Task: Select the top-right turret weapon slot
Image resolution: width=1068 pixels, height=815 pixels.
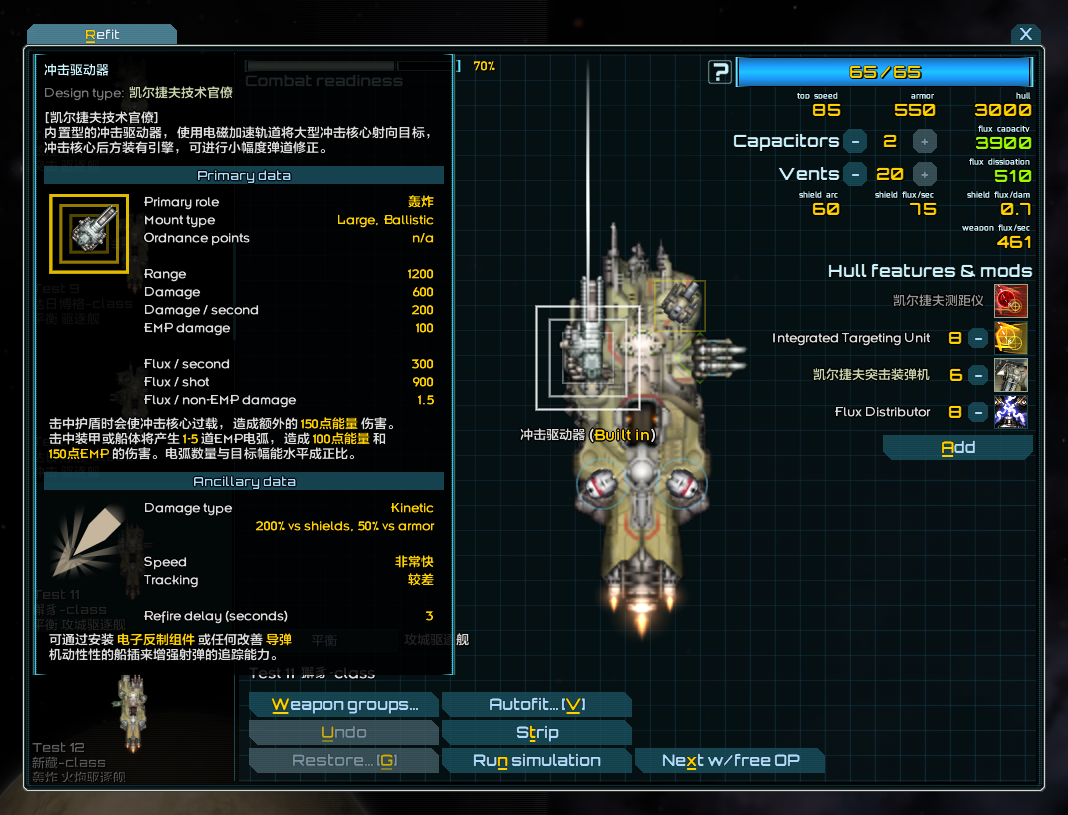Action: coord(680,303)
